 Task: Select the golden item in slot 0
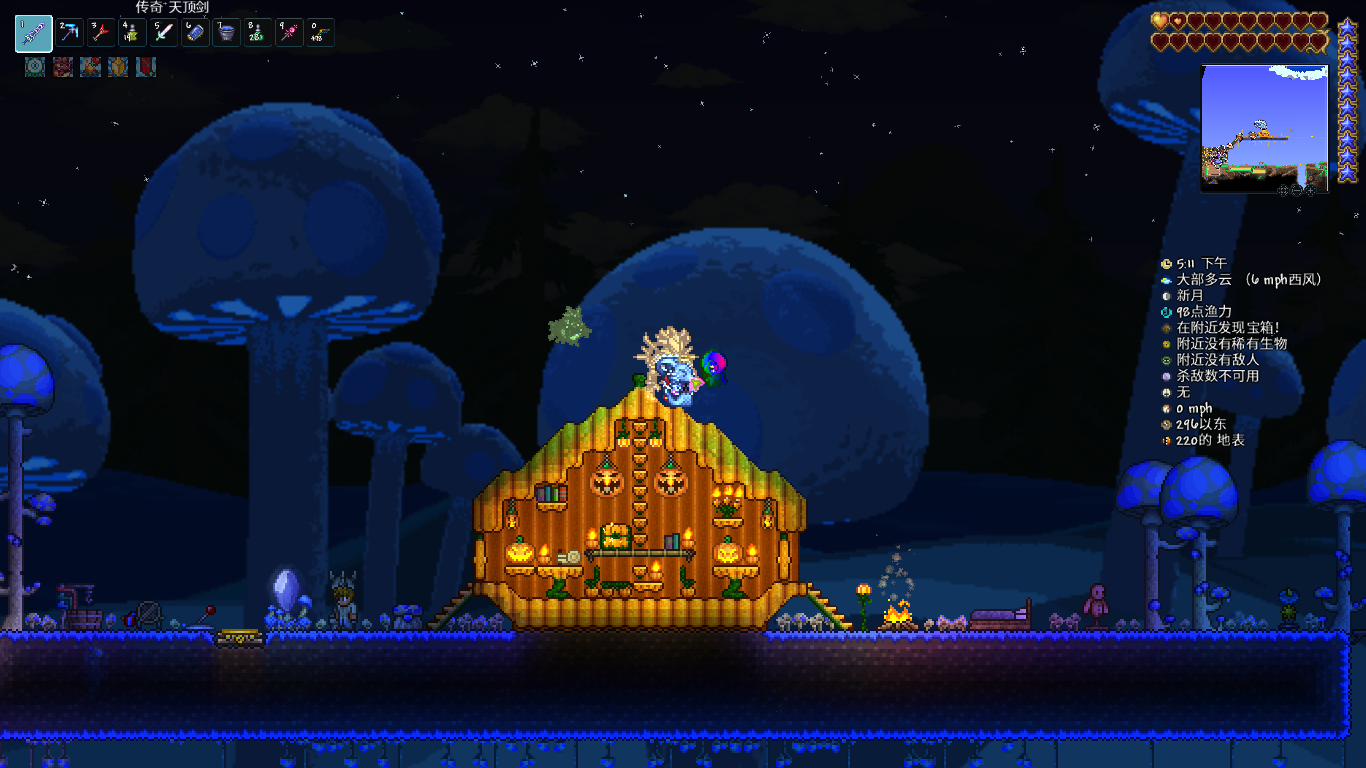pos(320,33)
